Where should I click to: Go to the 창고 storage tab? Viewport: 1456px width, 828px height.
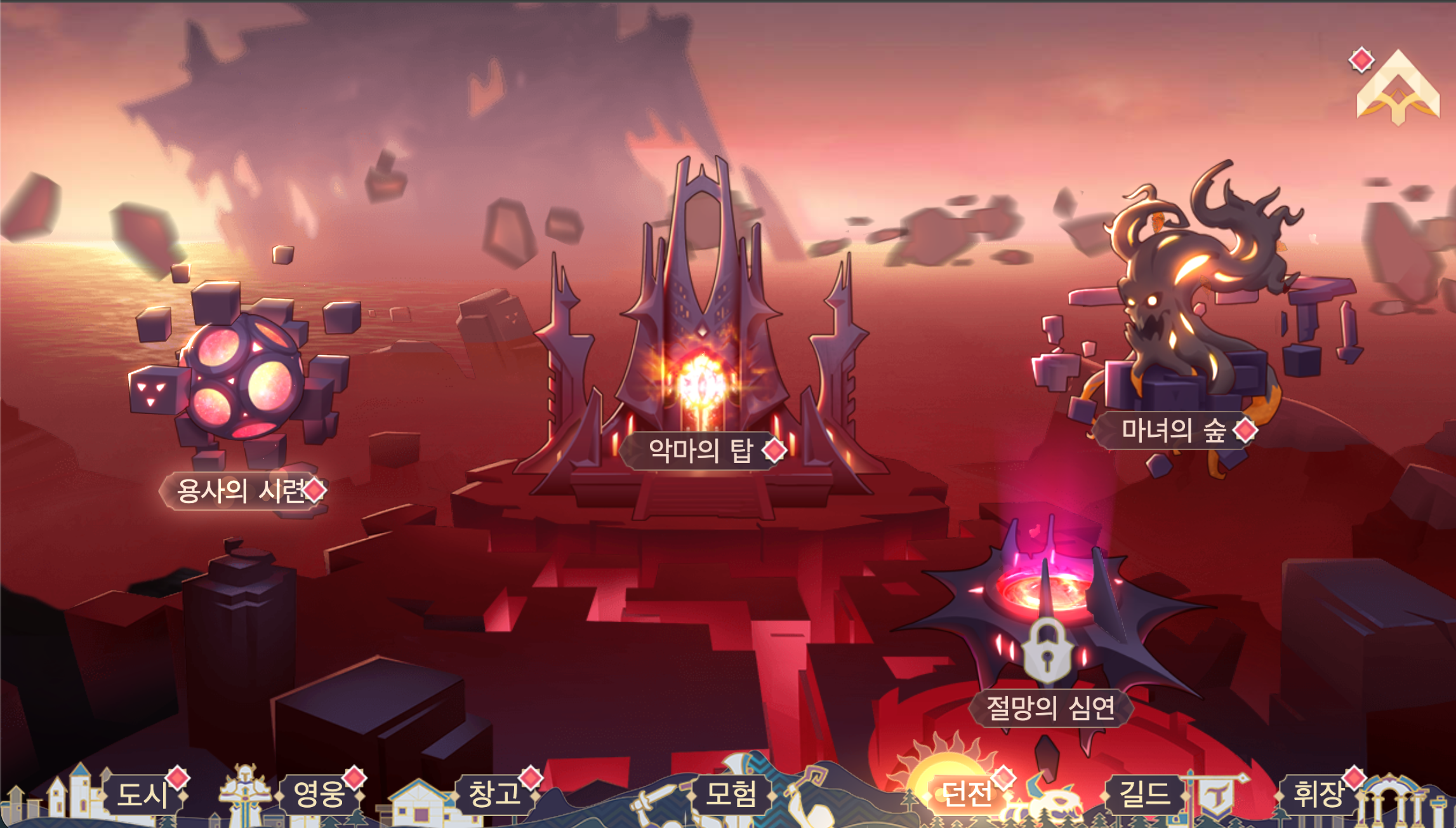[494, 794]
